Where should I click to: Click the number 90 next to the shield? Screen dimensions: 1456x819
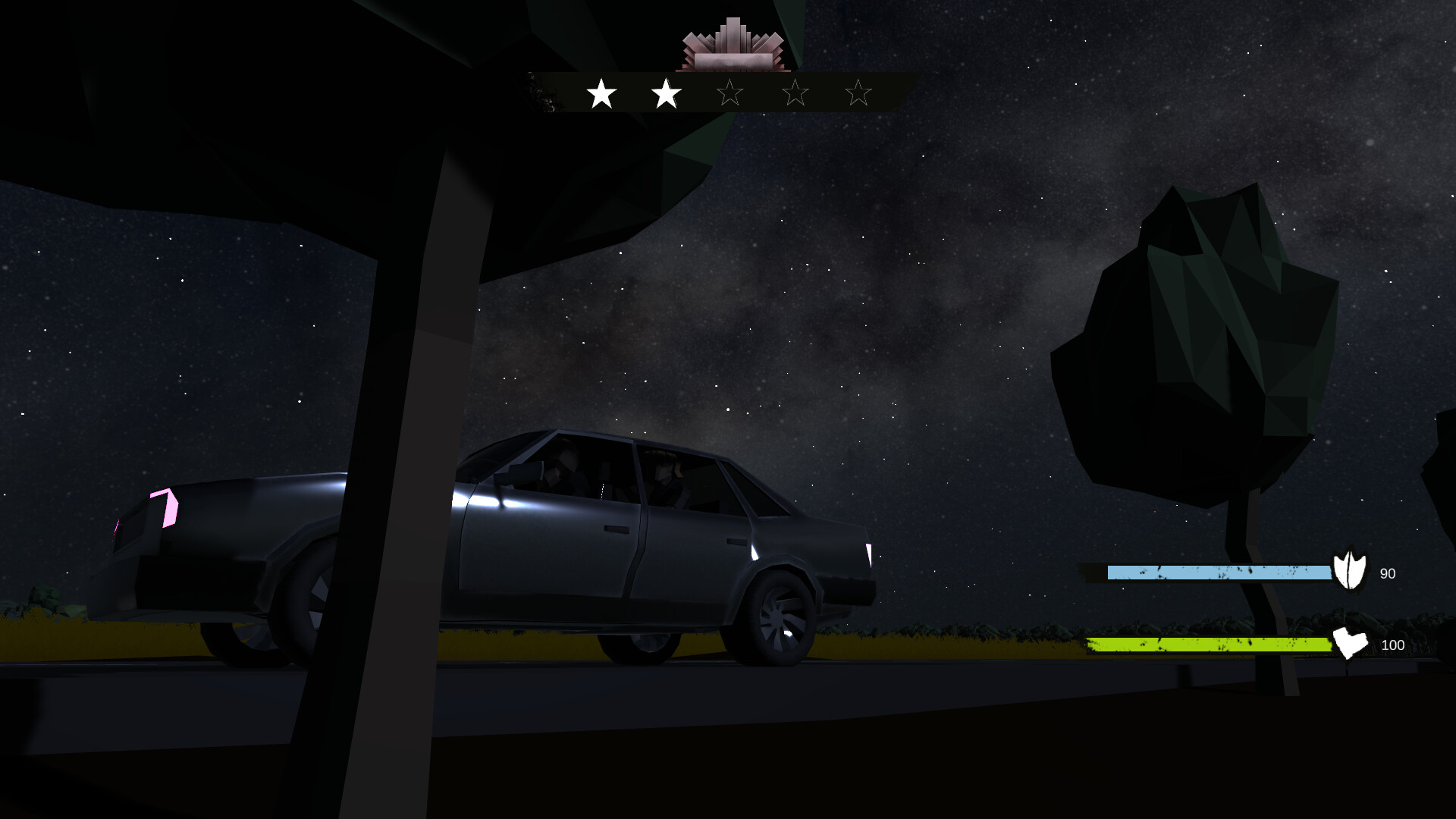1388,574
